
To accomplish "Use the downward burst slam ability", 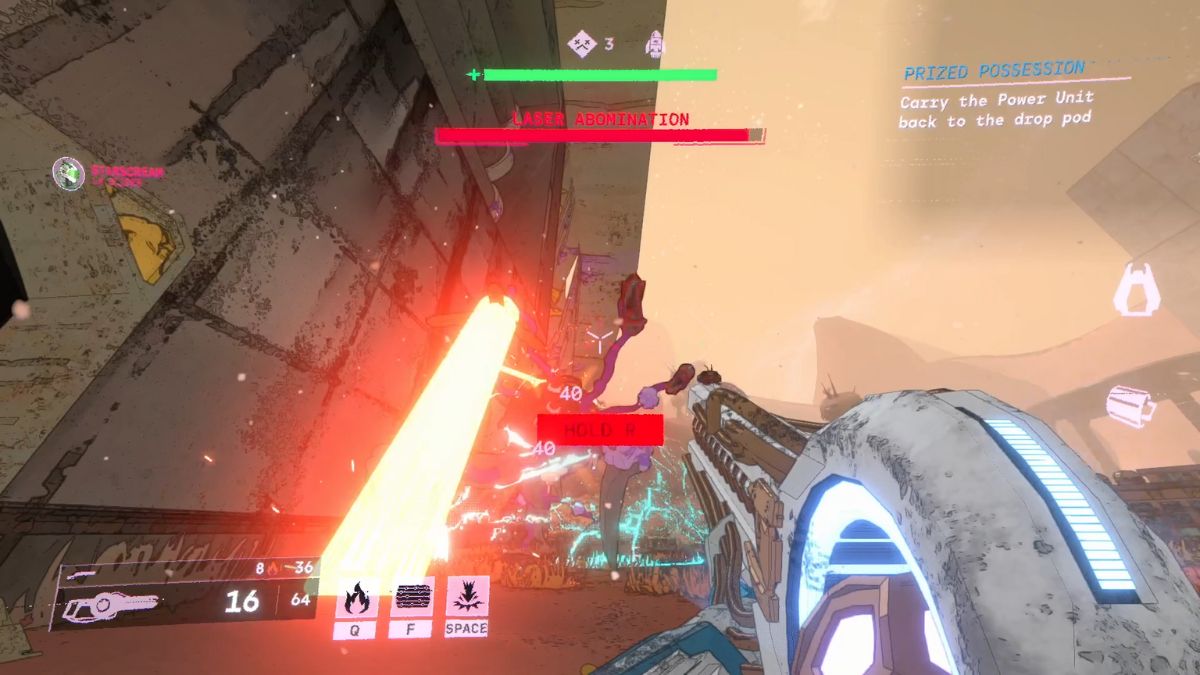I will (467, 597).
